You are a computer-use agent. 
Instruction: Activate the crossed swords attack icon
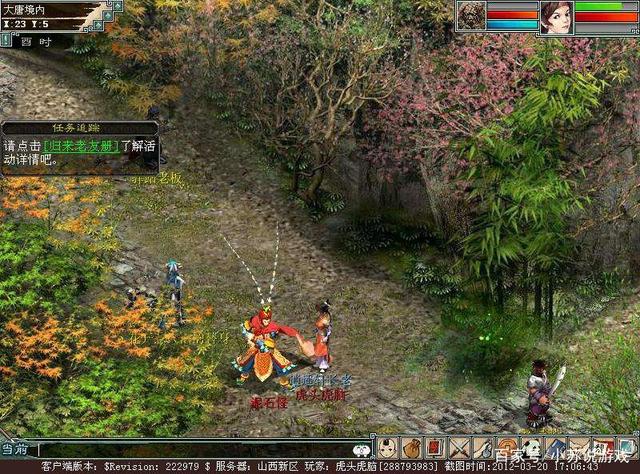pyautogui.click(x=459, y=447)
